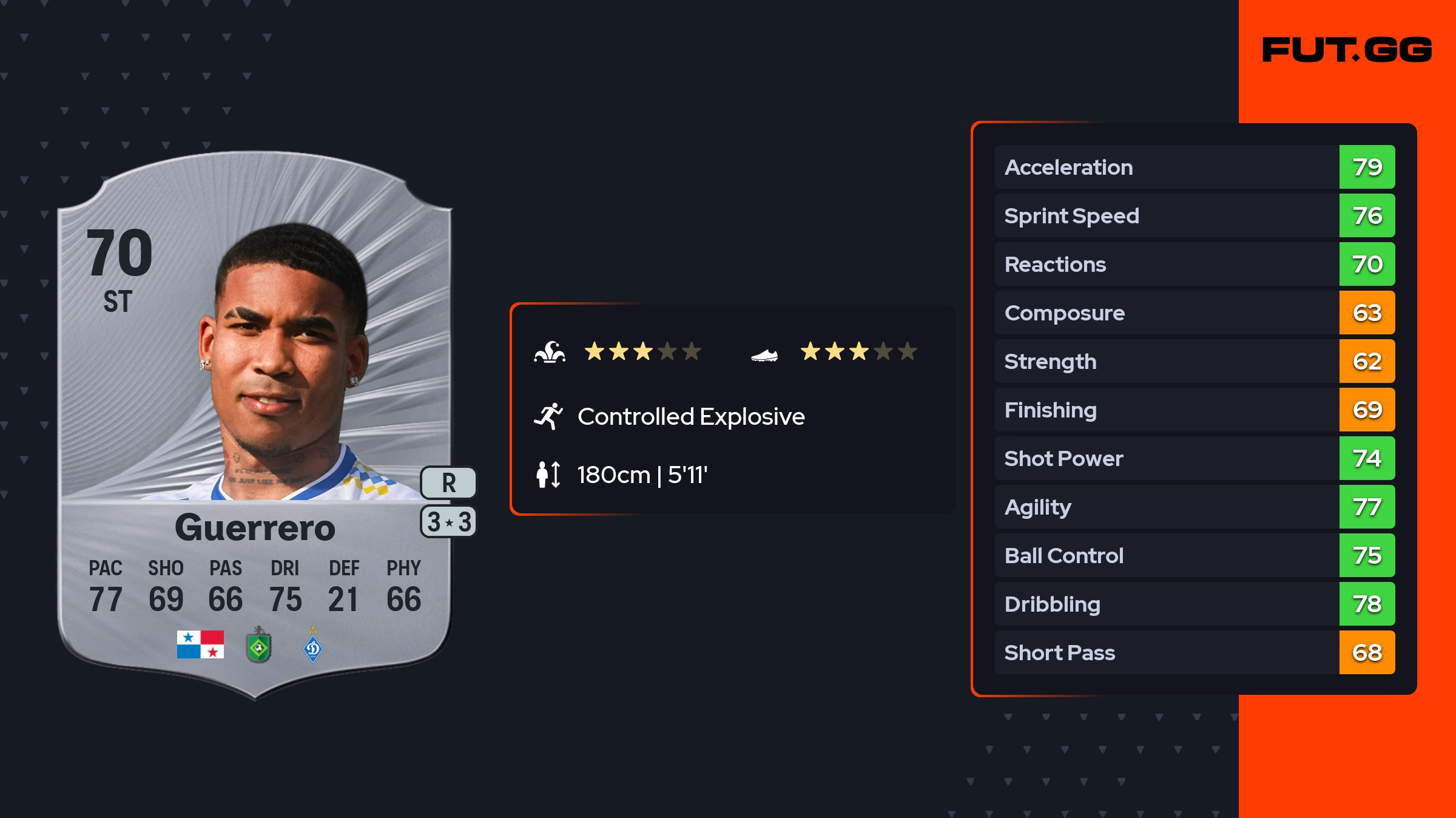Select the R preferred foot badge

[448, 483]
